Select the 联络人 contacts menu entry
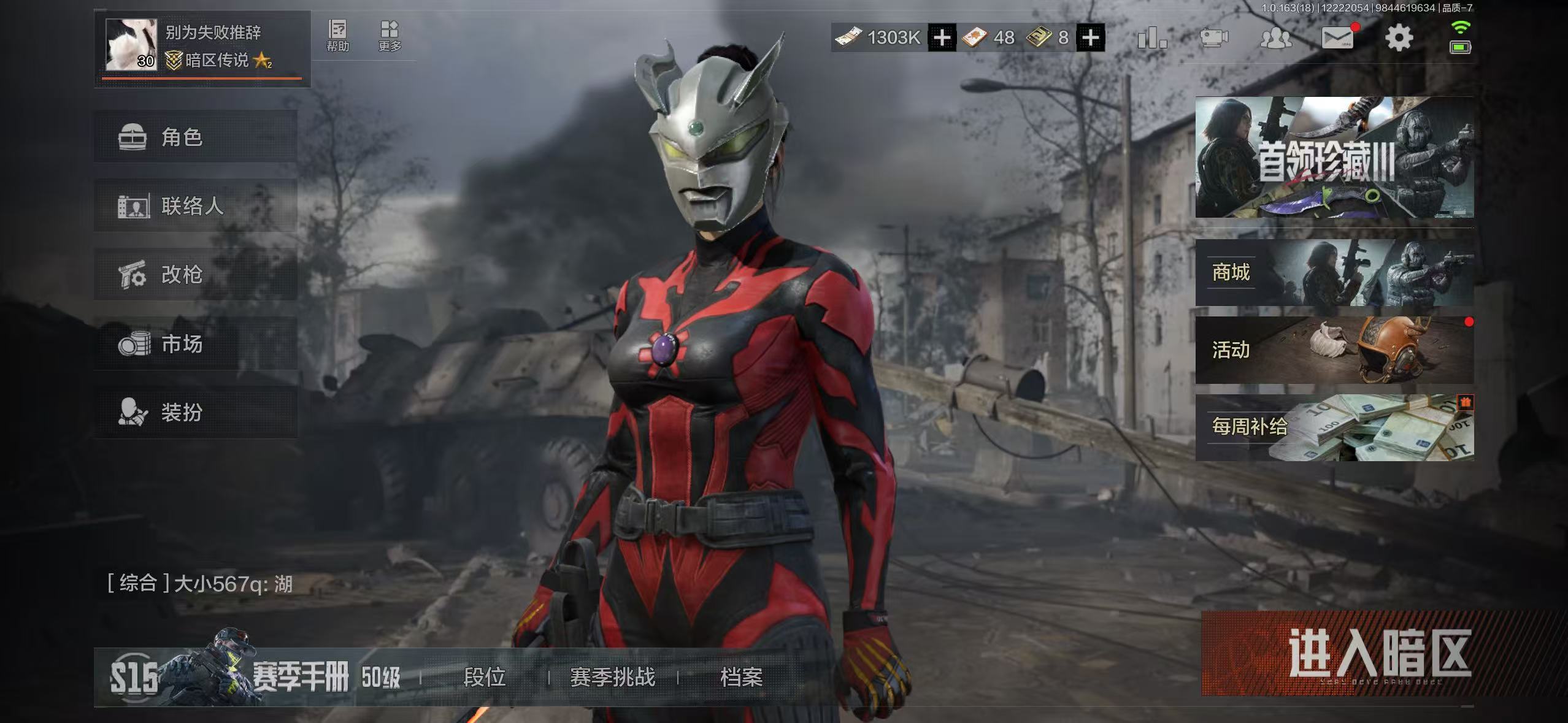Screen dimensions: 1568x723 [x=195, y=205]
